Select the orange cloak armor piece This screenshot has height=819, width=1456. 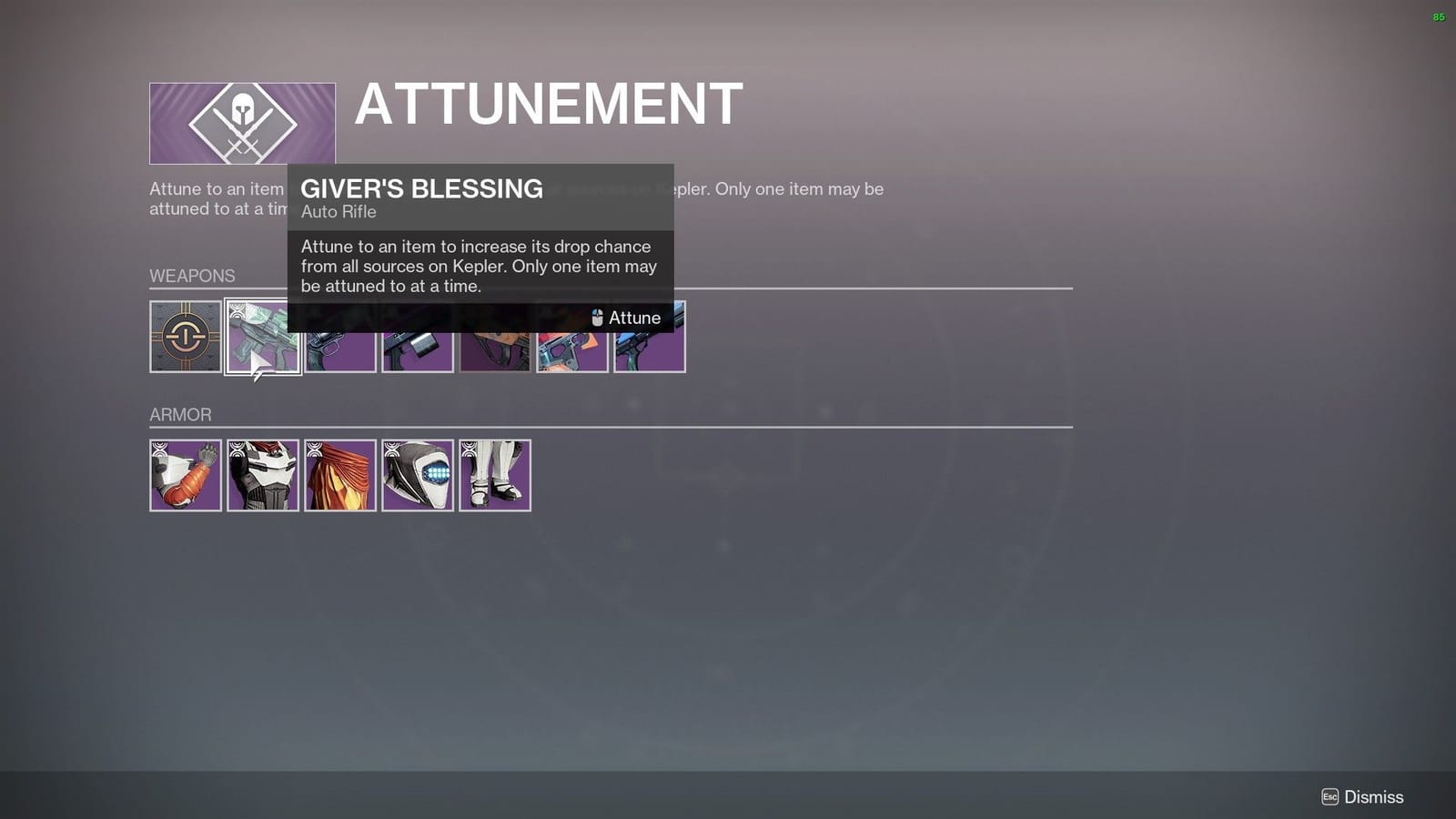339,475
